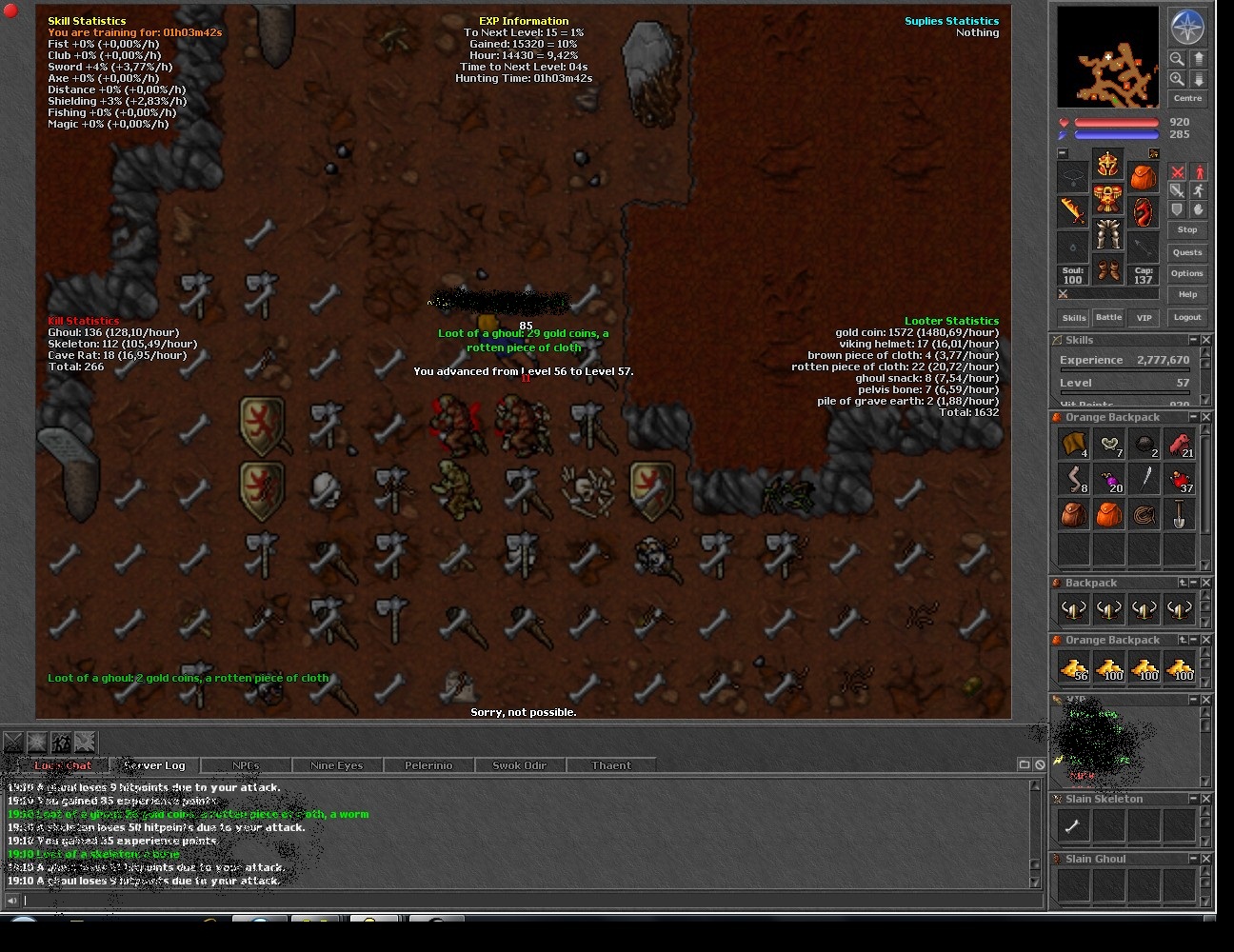Click the compass rose beside the minimap
The height and width of the screenshot is (952, 1234).
pyautogui.click(x=1187, y=28)
